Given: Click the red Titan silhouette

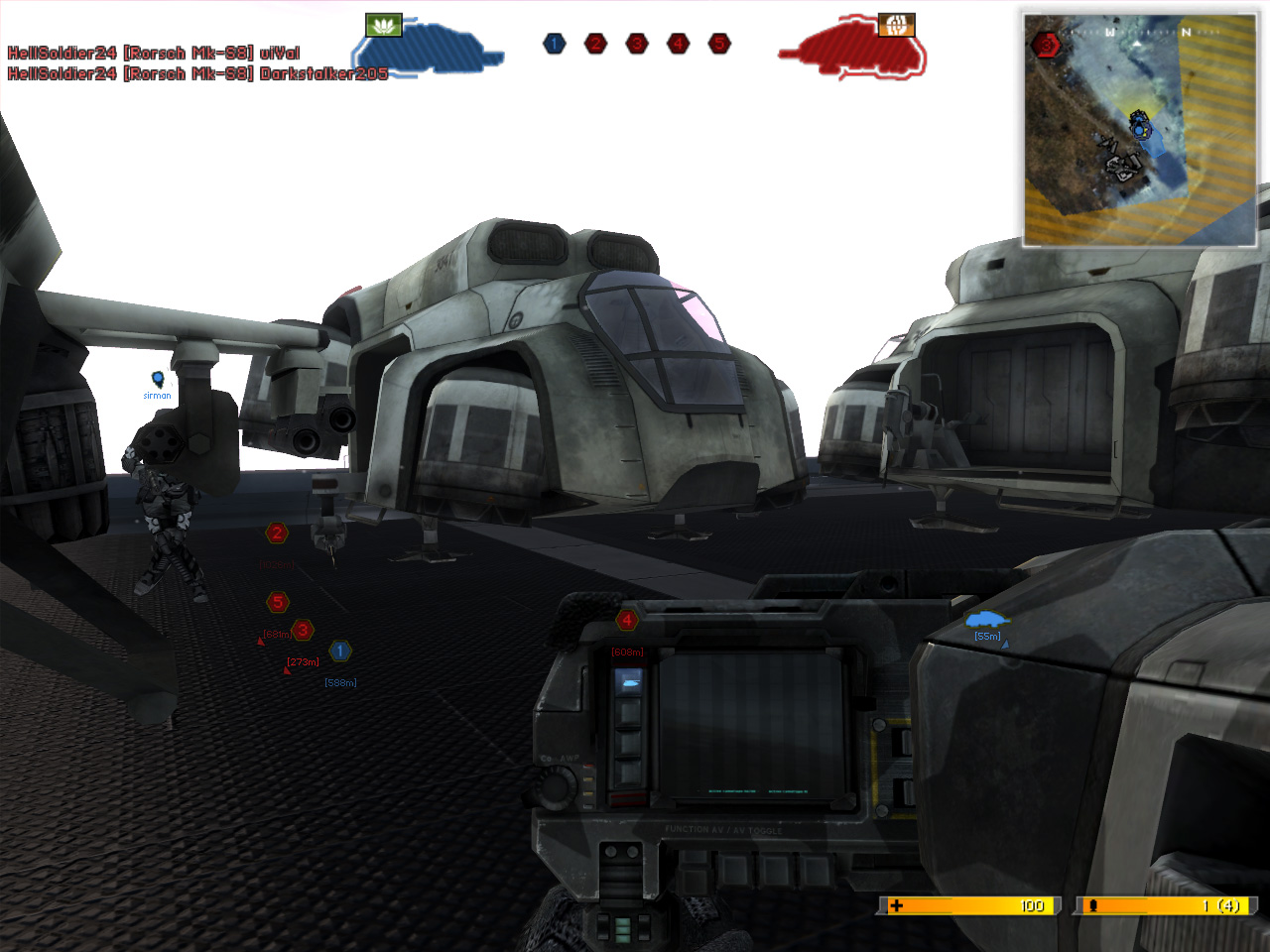Looking at the screenshot, I should pyautogui.click(x=853, y=50).
